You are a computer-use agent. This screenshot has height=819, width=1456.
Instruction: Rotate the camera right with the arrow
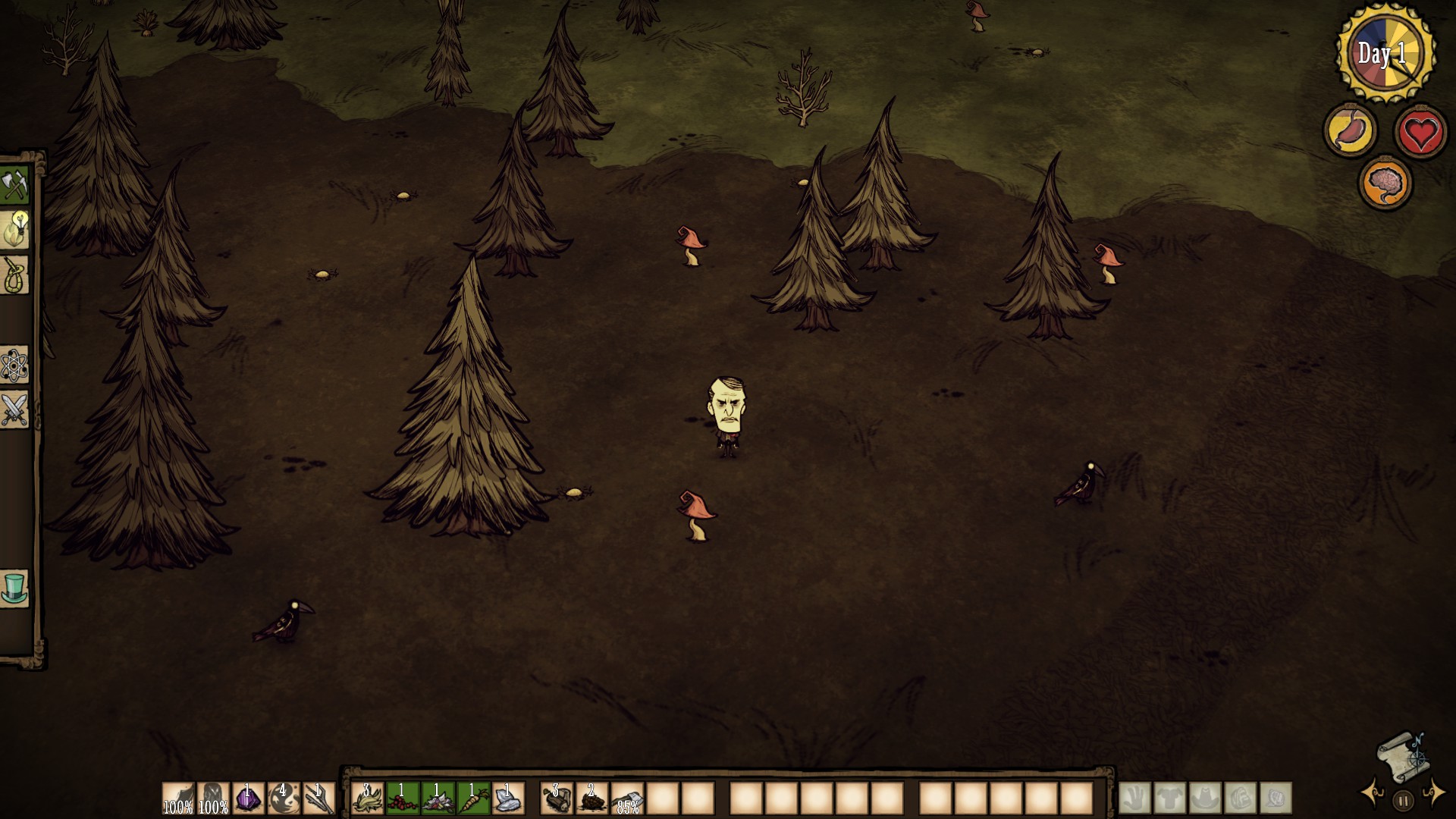coord(1434,793)
